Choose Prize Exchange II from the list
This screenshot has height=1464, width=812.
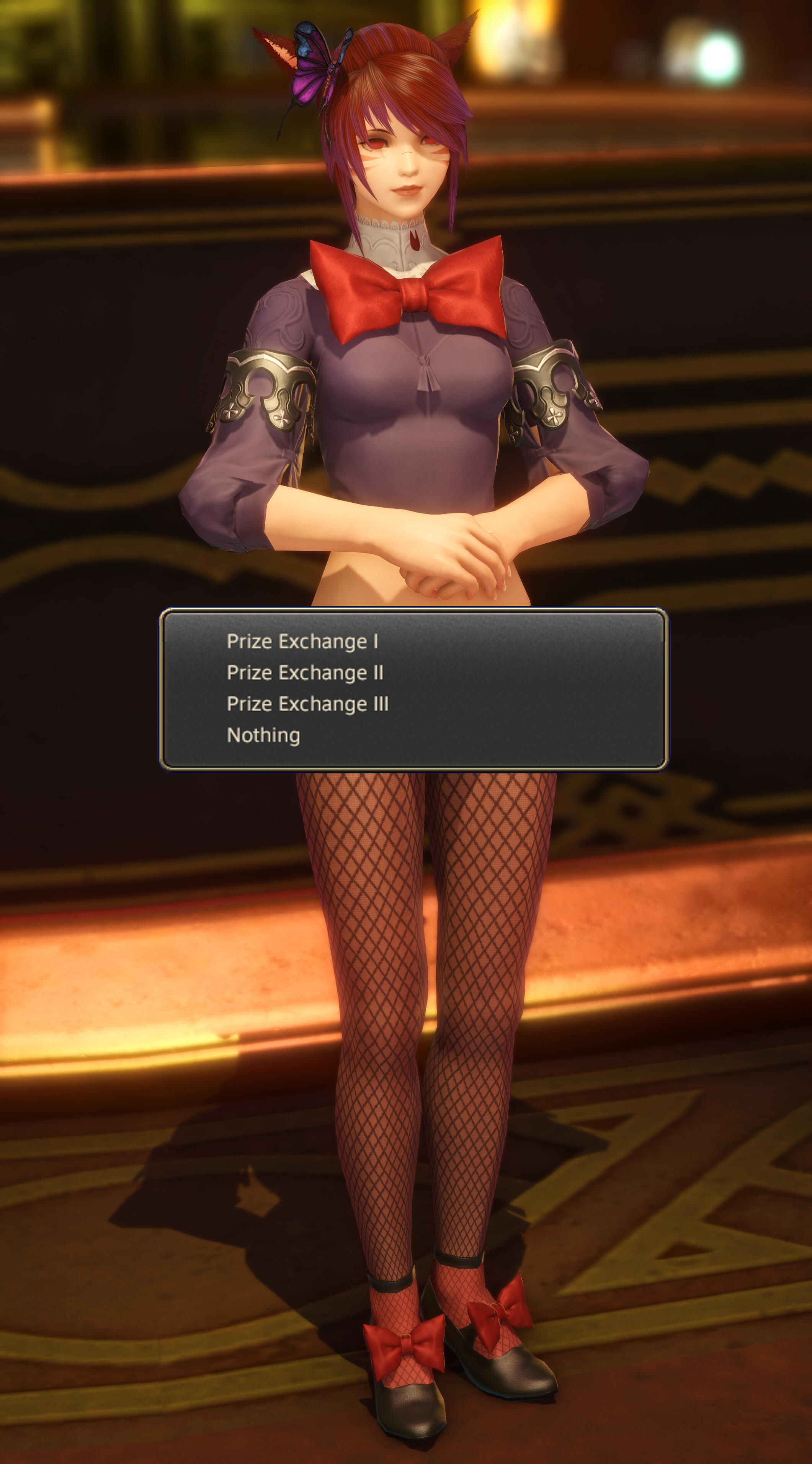click(305, 673)
